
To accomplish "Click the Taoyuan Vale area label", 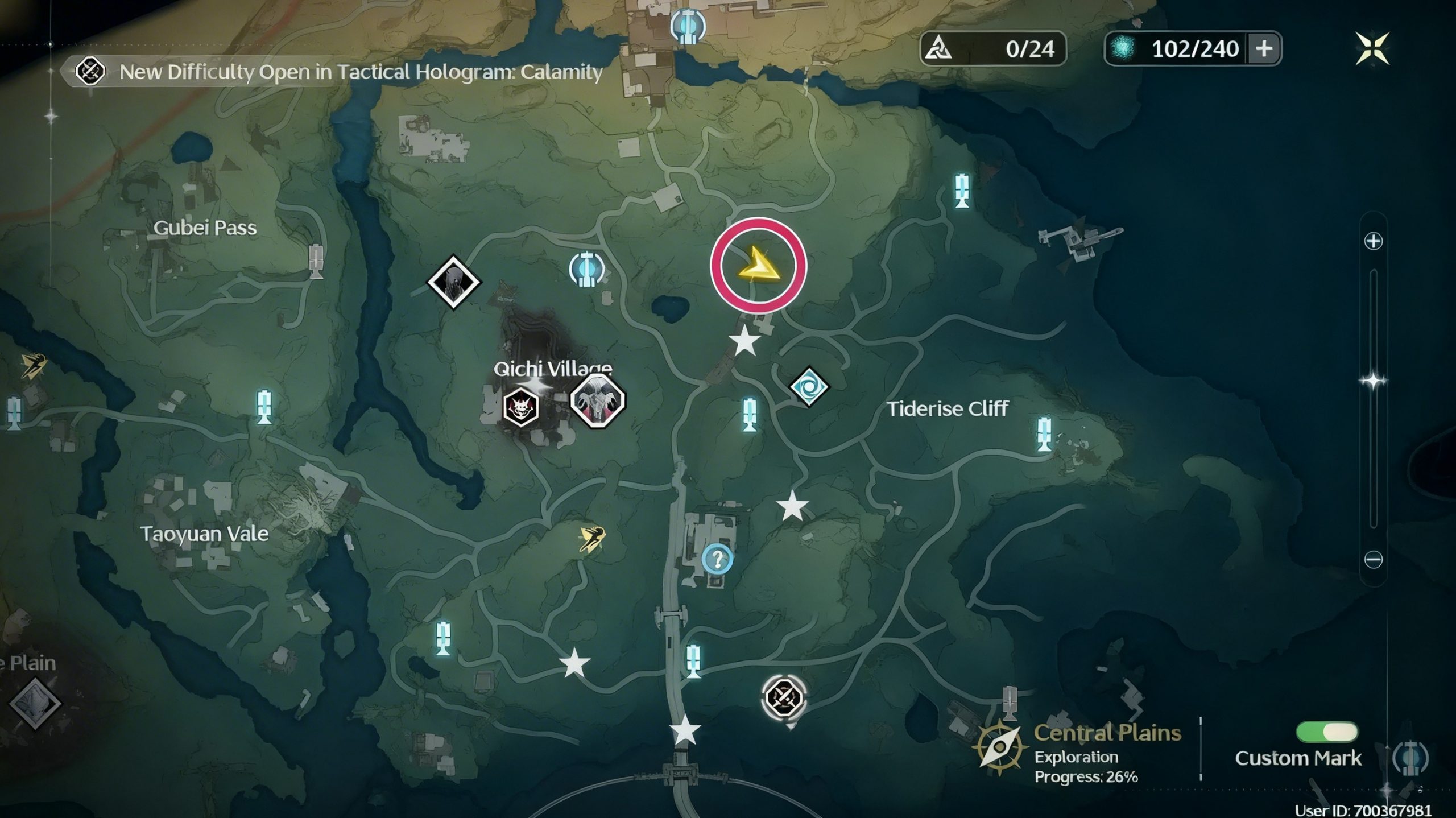I will (x=204, y=534).
